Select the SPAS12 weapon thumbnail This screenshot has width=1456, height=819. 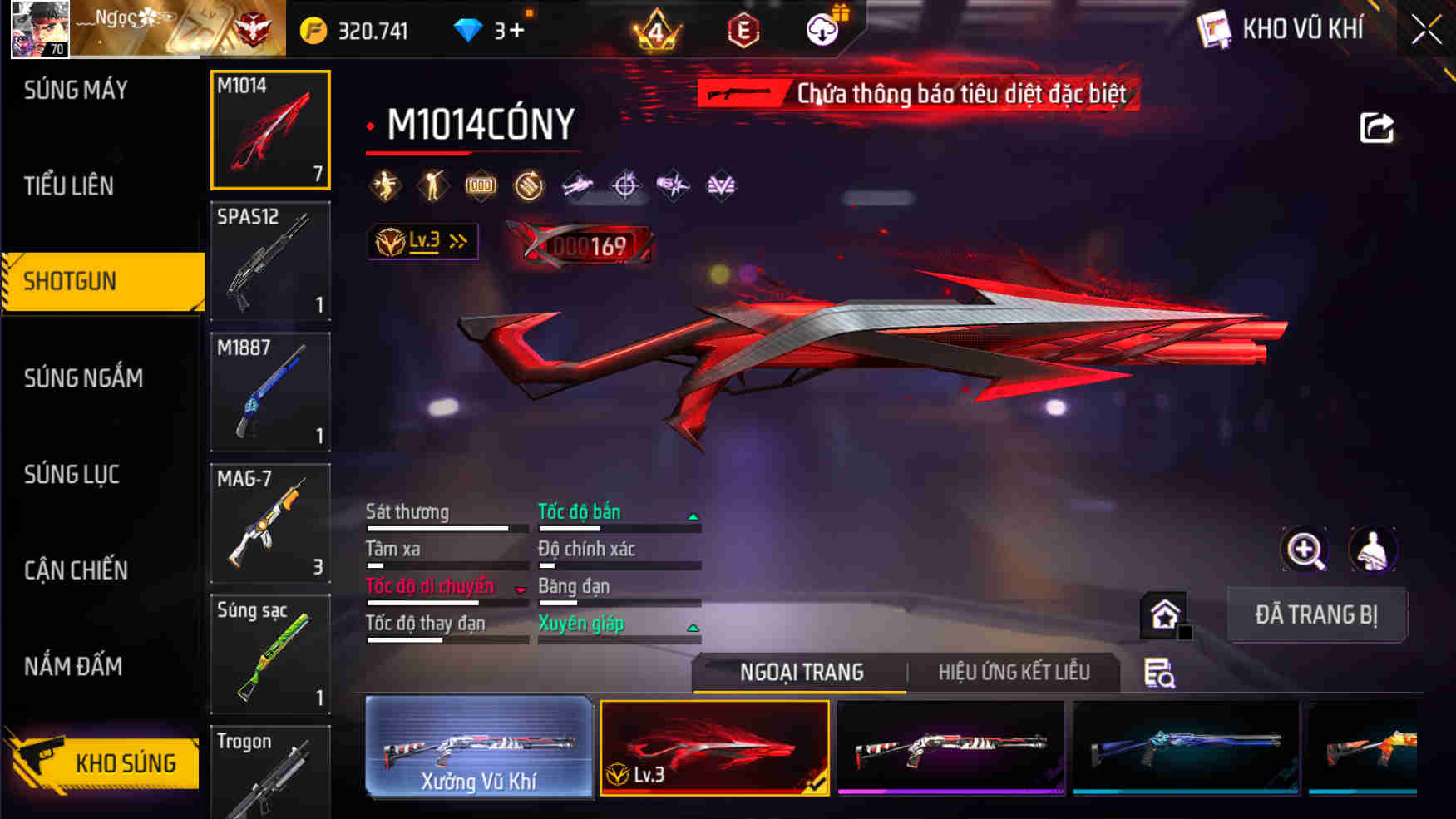point(269,260)
